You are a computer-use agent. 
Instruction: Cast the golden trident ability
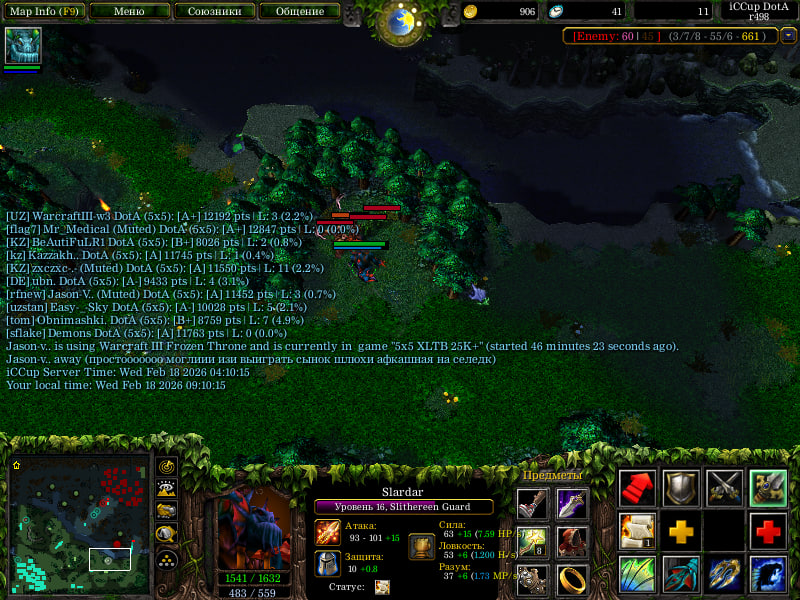[x=725, y=574]
